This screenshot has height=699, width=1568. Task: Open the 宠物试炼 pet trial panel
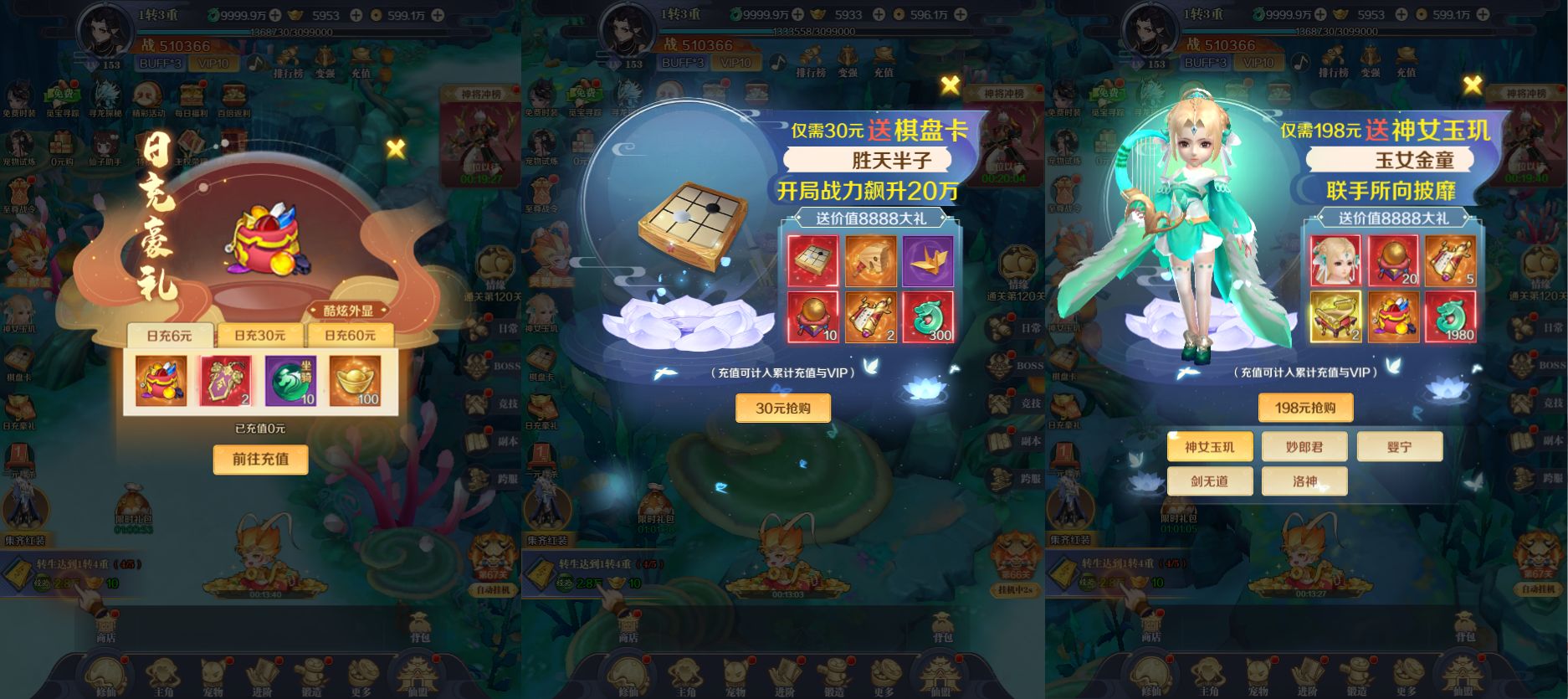tap(23, 142)
